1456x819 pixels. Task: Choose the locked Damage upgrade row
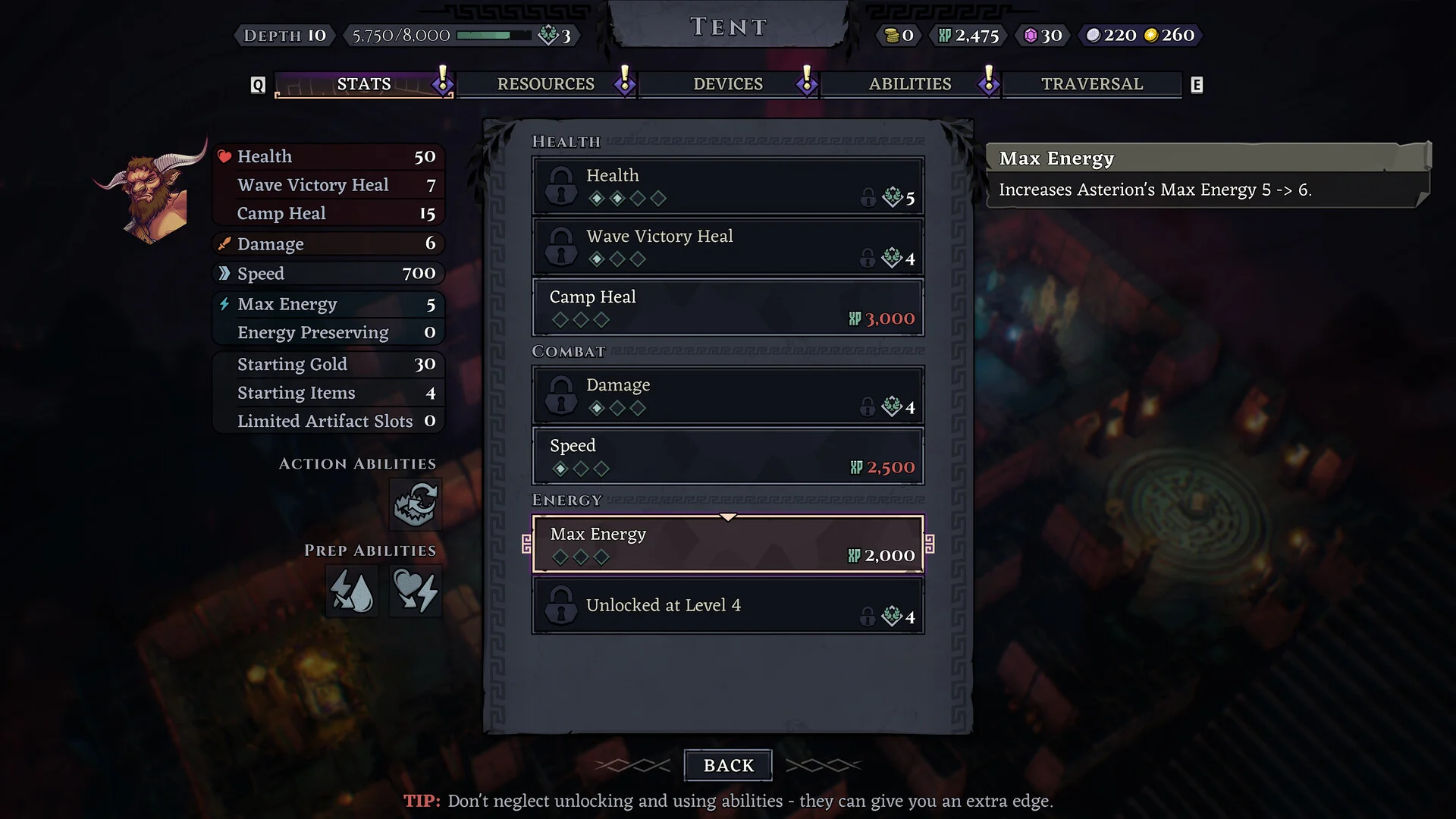click(727, 395)
